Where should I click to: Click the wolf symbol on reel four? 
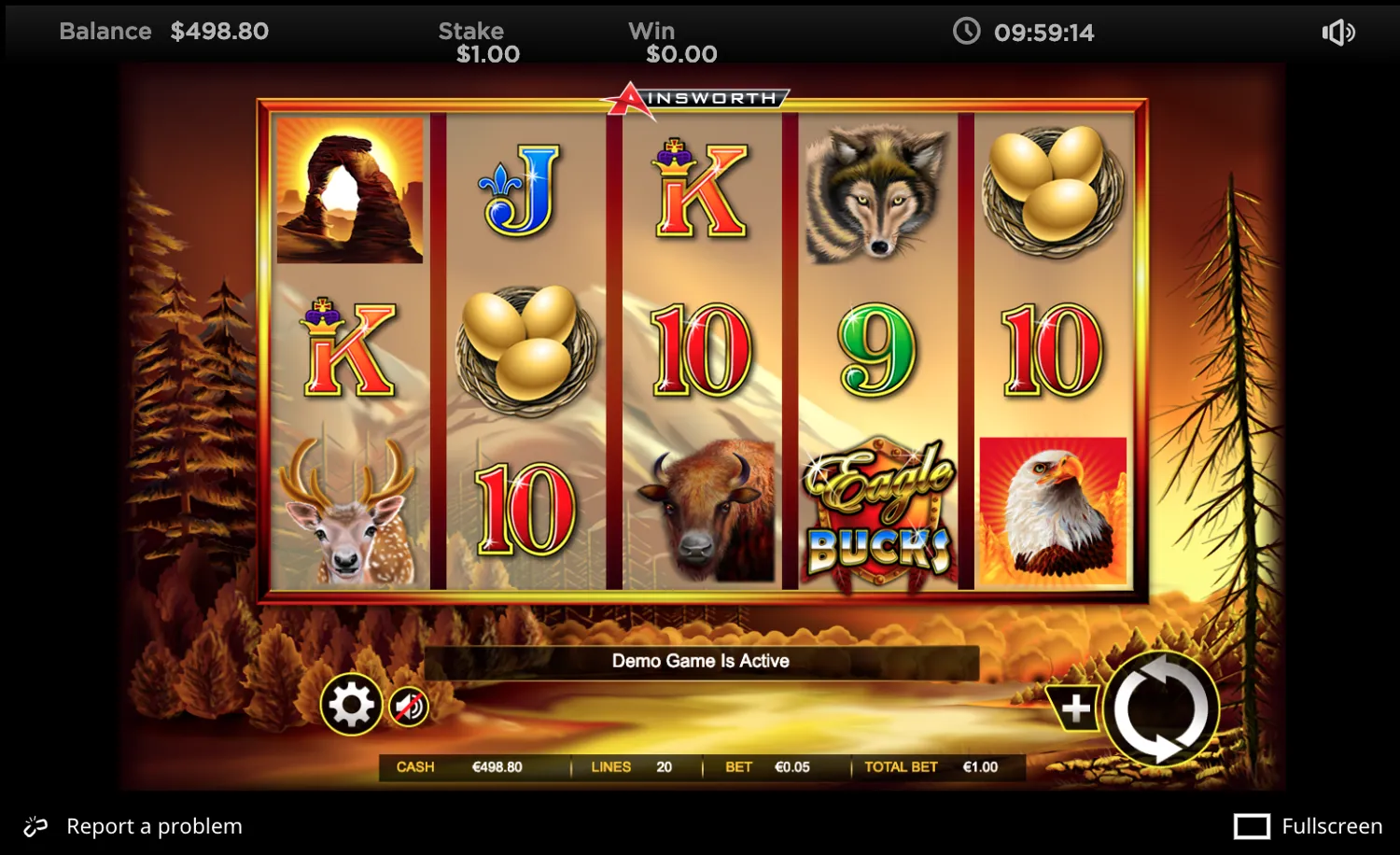877,191
